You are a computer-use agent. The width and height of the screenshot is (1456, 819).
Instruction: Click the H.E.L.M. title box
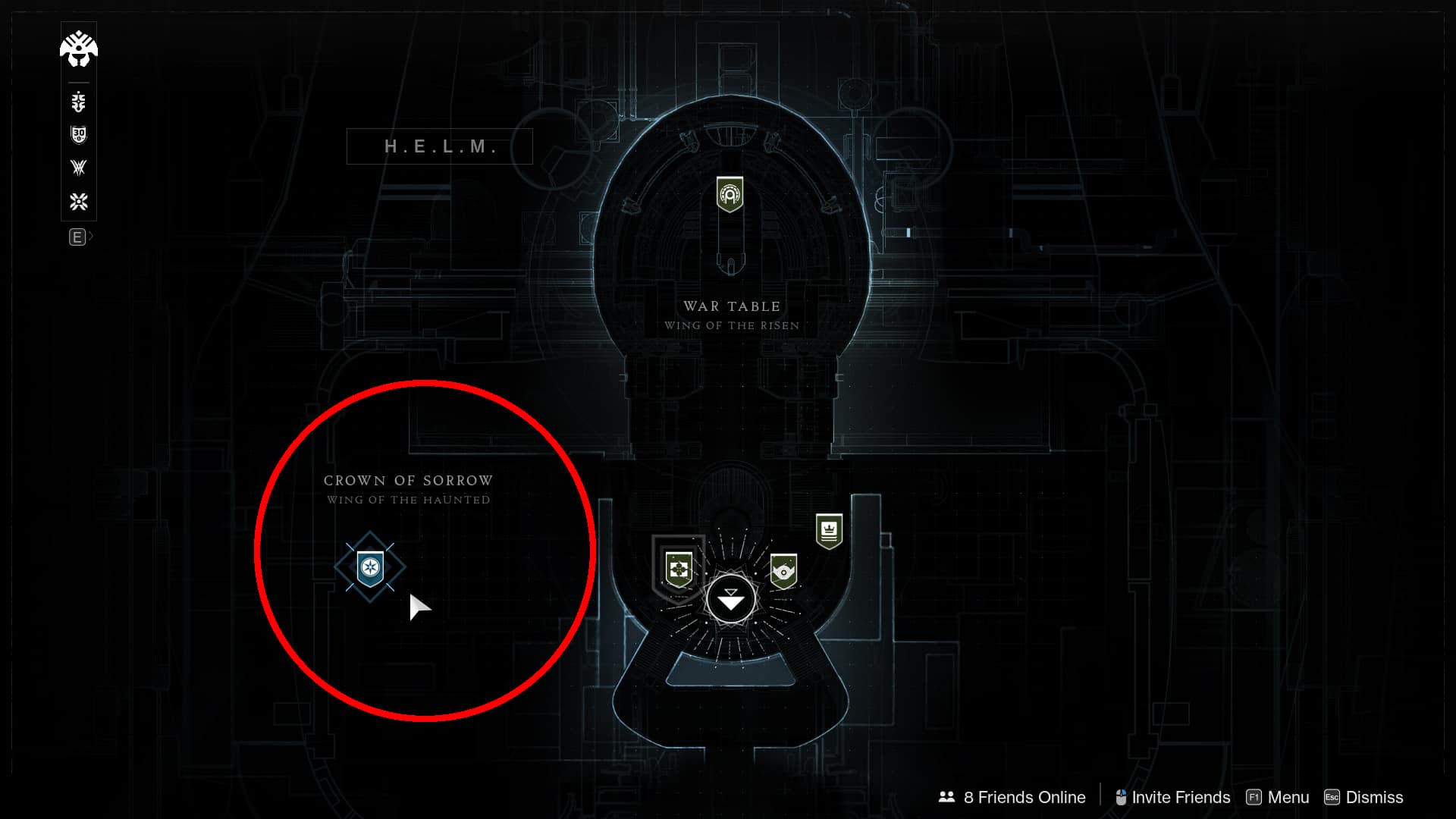(x=440, y=146)
